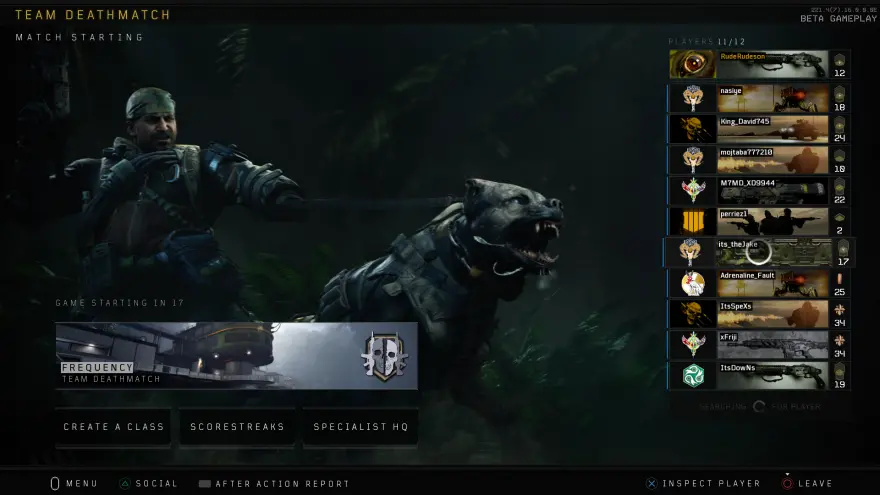Screen dimensions: 880x495
Task: Select player perriez1's row
Action: click(760, 222)
